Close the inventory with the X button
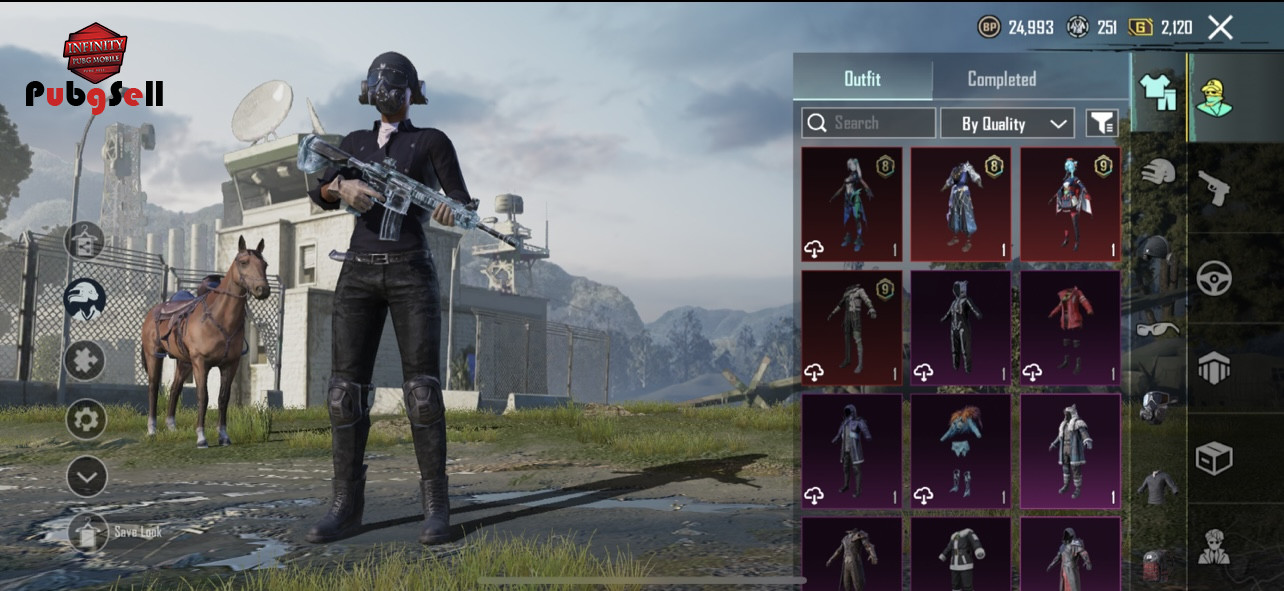Viewport: 1284px width, 591px height. click(x=1220, y=27)
